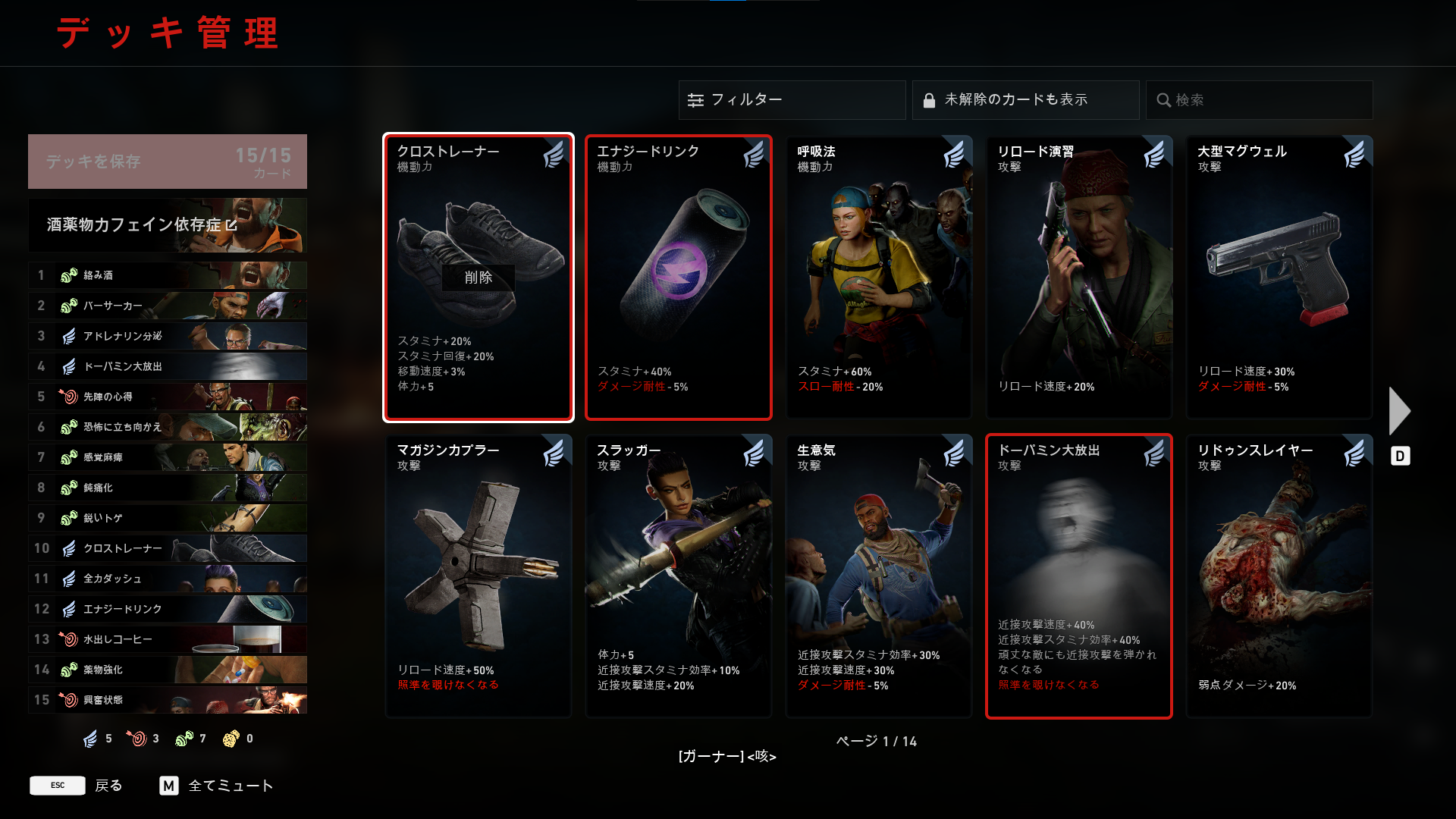Toggle 未解除のカードも表示 locked cards display
The width and height of the screenshot is (1456, 819).
coord(1025,100)
